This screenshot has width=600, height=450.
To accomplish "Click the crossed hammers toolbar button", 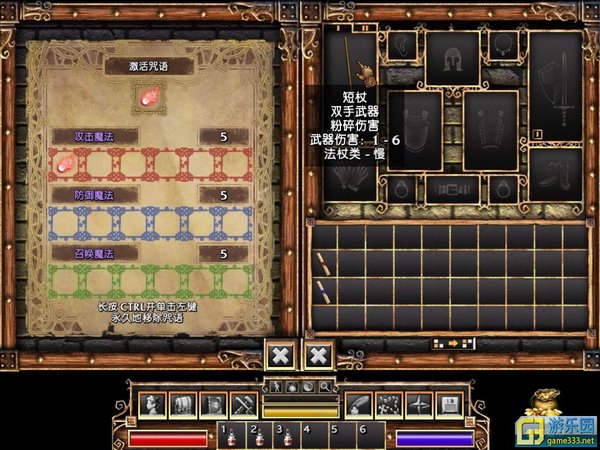I will coord(243,403).
